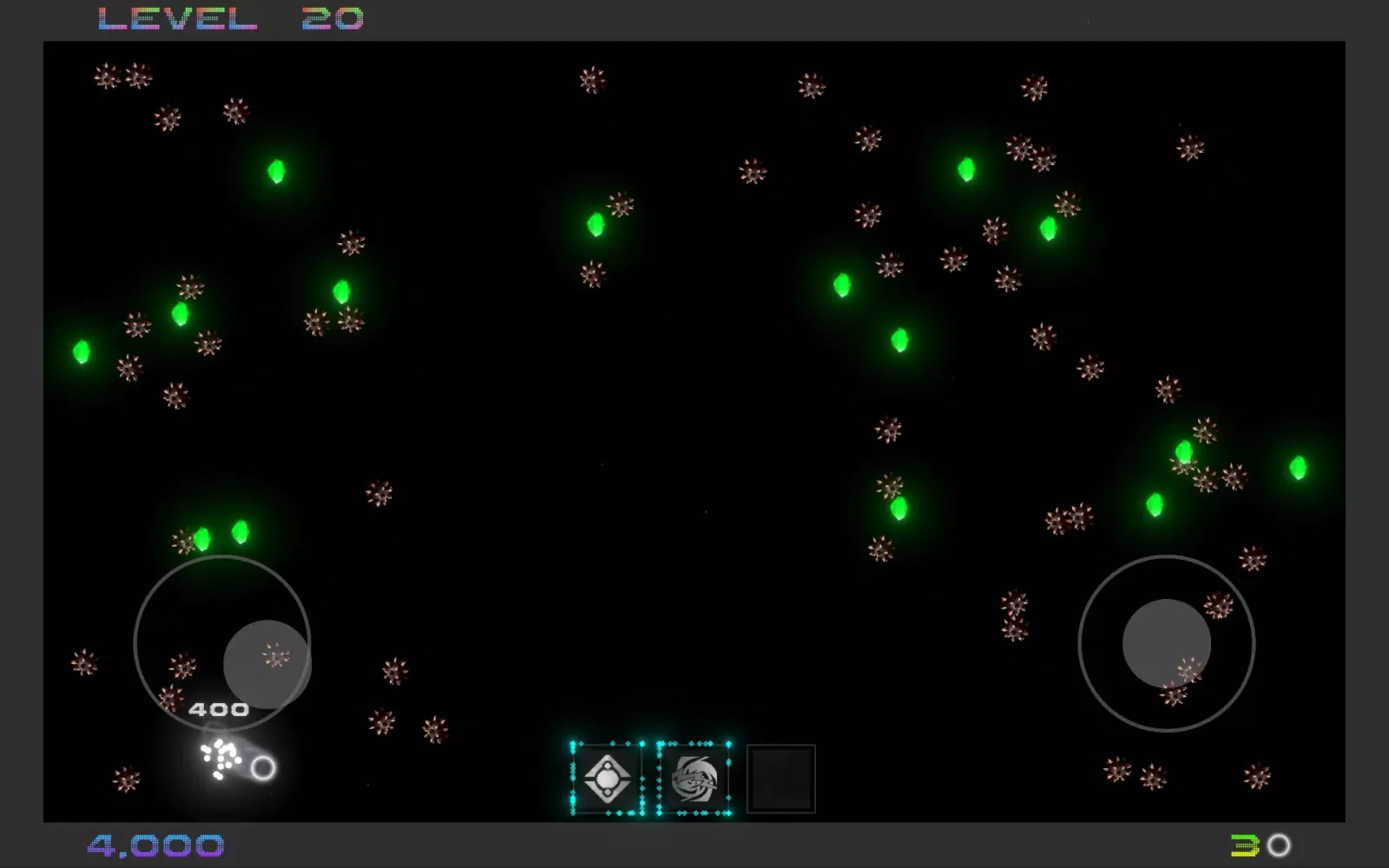Tap the right aiming joystick knob
1389x868 pixels.
coord(1166,643)
